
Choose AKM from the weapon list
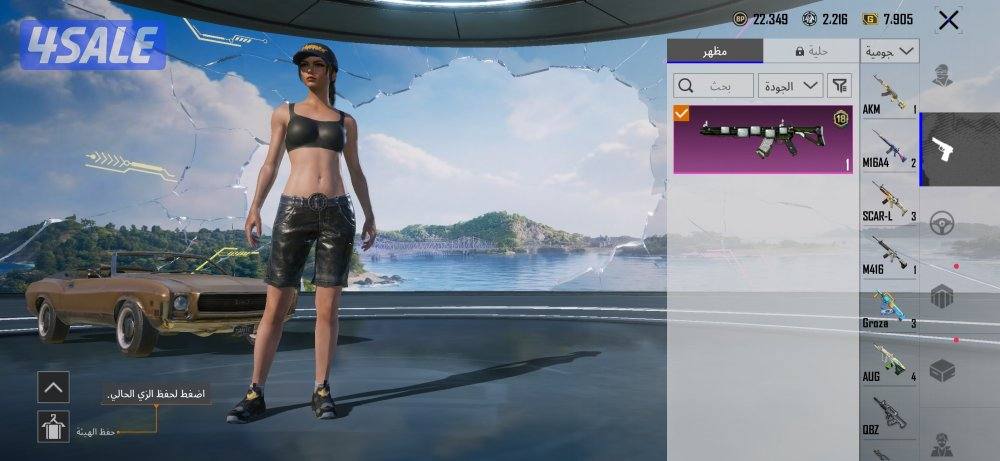[x=889, y=94]
